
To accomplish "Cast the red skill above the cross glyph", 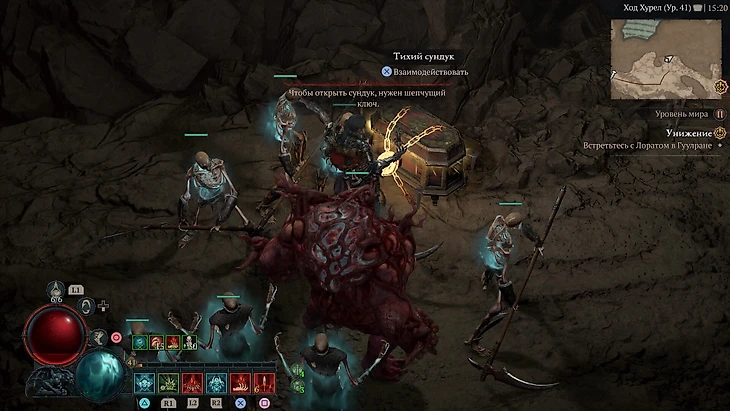I will click(x=240, y=383).
